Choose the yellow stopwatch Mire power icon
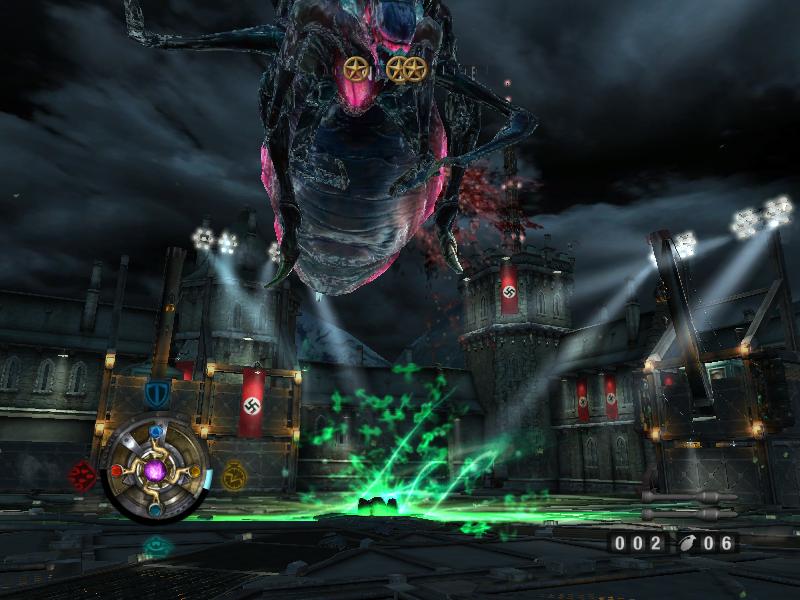Screen dimensions: 800x600 (234, 474)
